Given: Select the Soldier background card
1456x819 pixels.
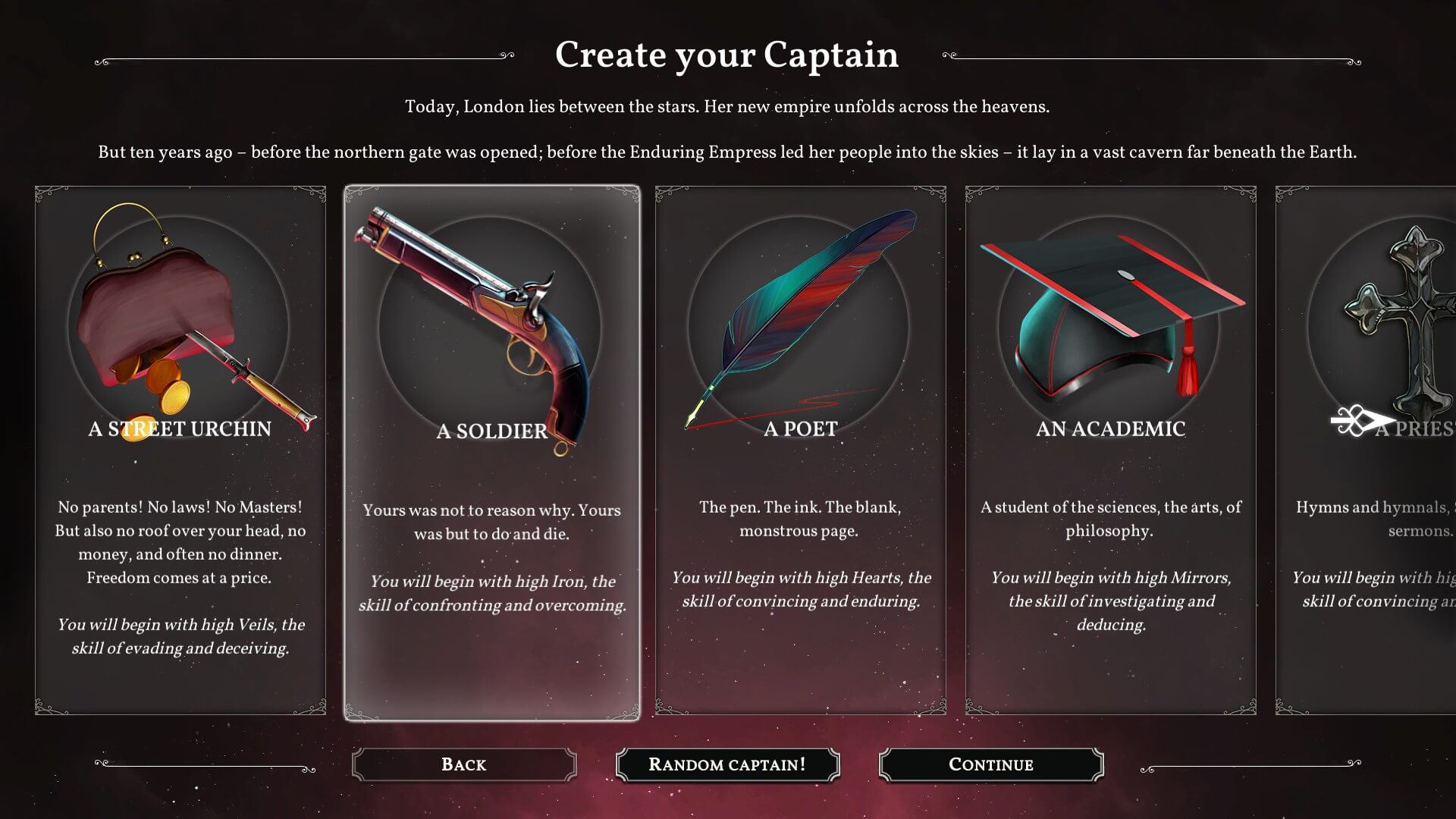Looking at the screenshot, I should pyautogui.click(x=491, y=452).
